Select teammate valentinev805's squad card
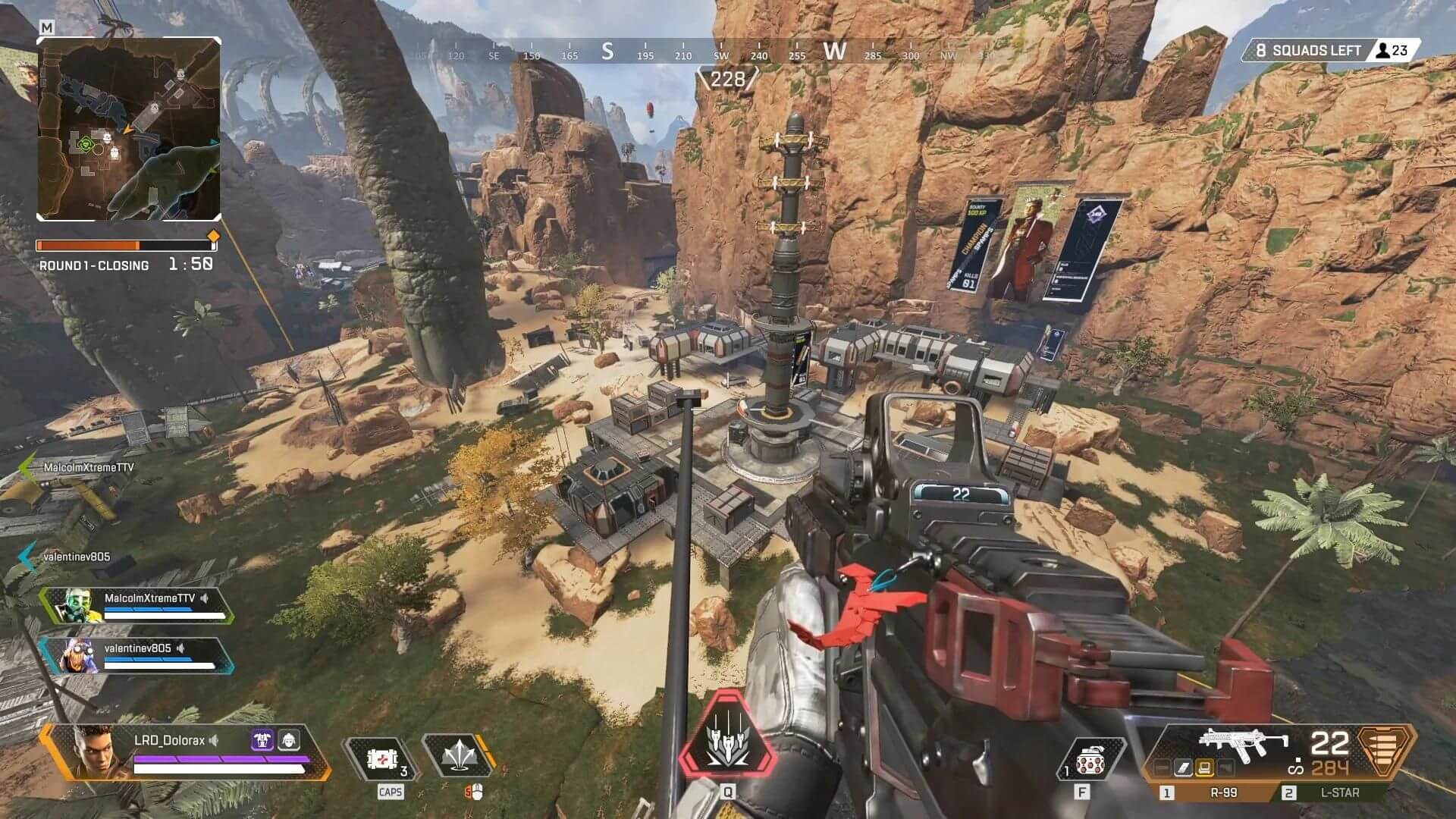Viewport: 1456px width, 819px height. [136, 656]
